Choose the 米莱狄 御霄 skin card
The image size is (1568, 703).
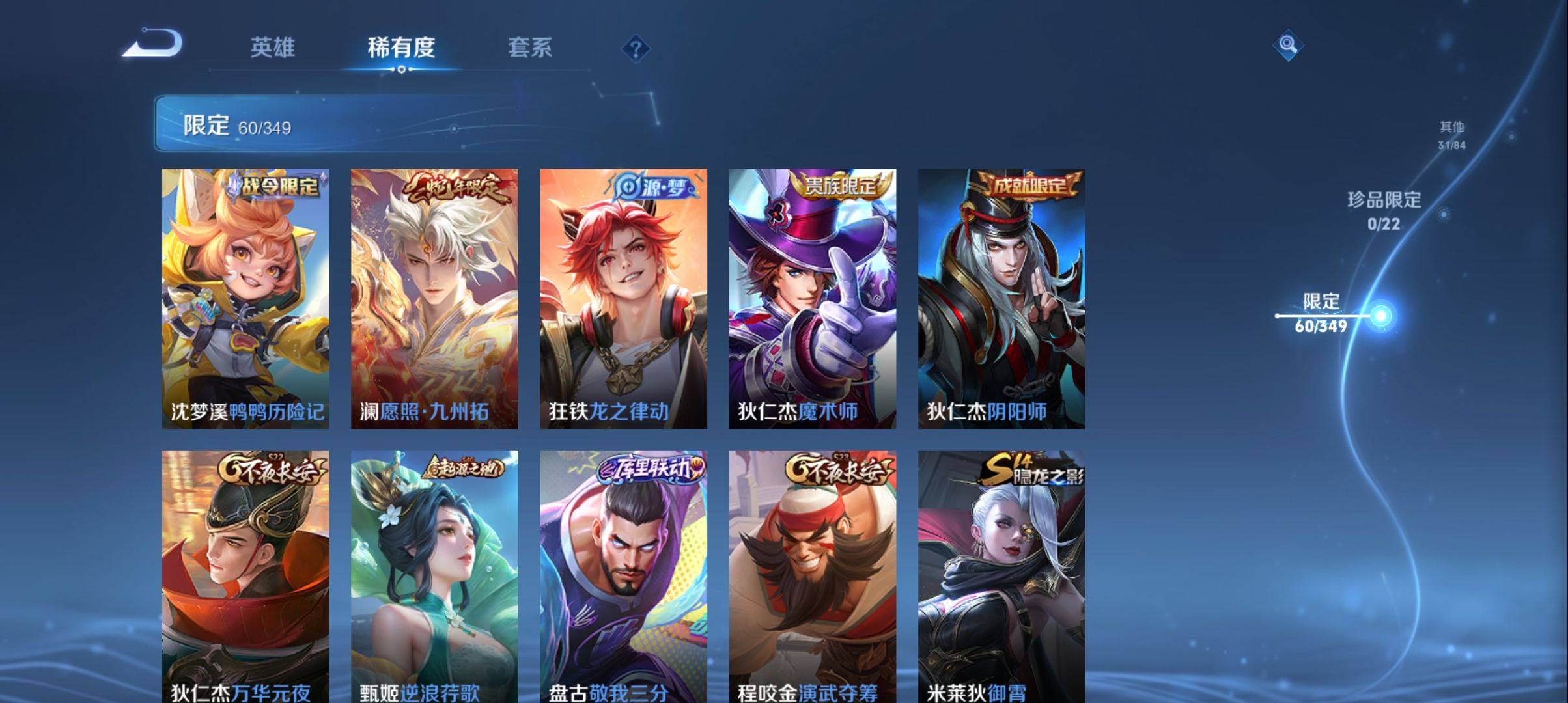(x=1001, y=576)
